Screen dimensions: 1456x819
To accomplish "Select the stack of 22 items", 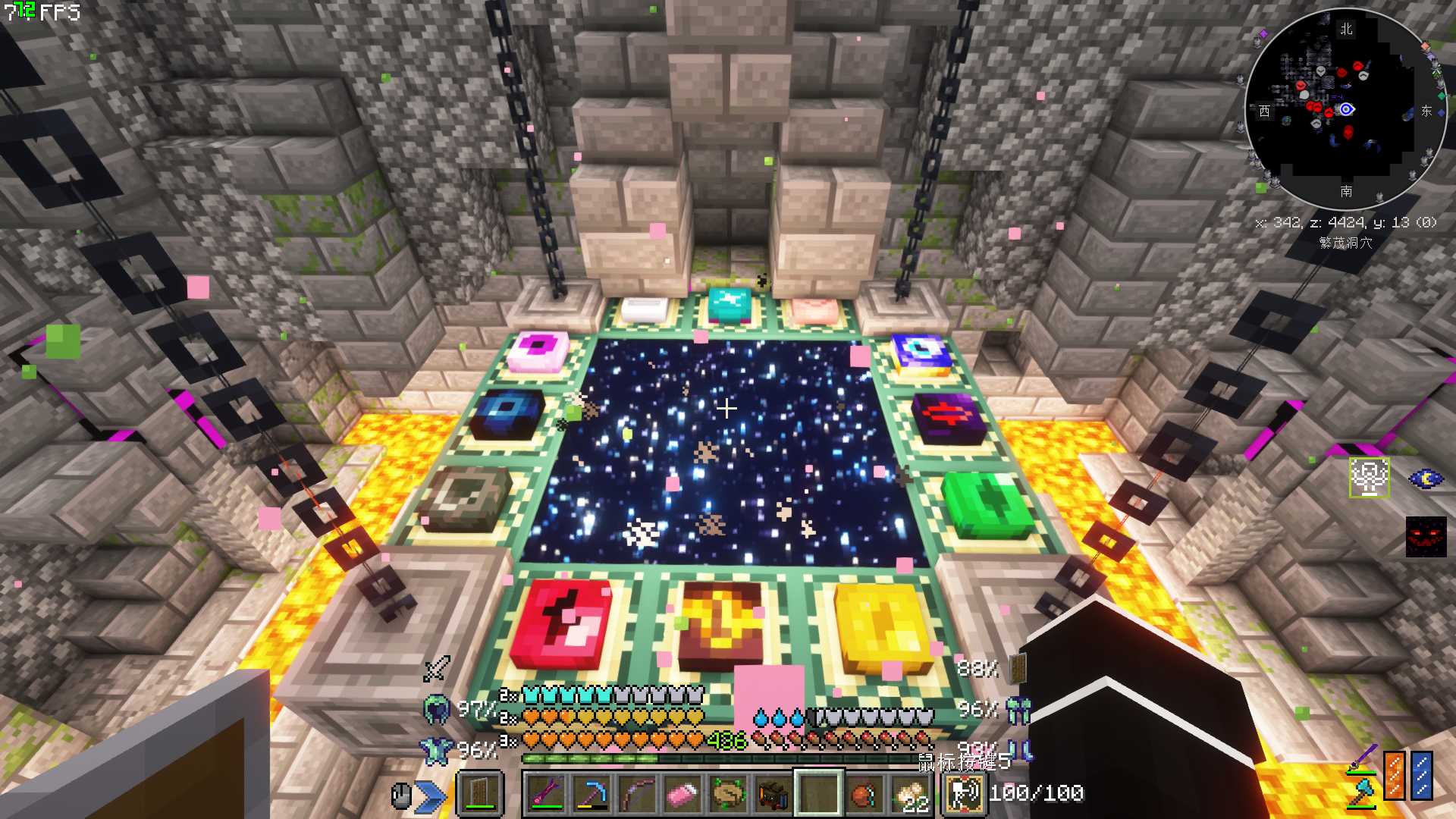I will (x=908, y=794).
